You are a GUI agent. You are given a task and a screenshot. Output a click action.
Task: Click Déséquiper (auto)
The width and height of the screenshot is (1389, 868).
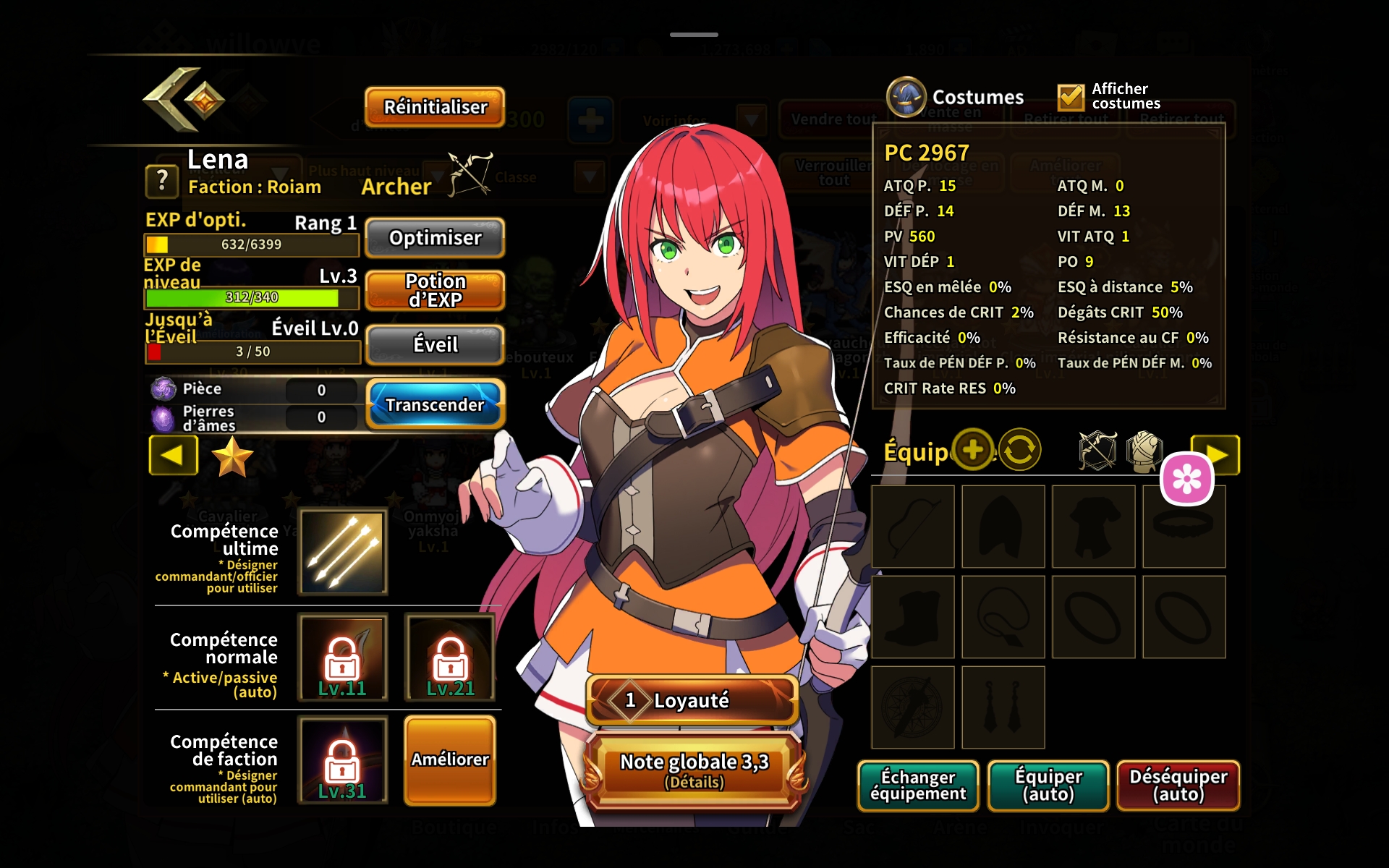[x=1178, y=786]
